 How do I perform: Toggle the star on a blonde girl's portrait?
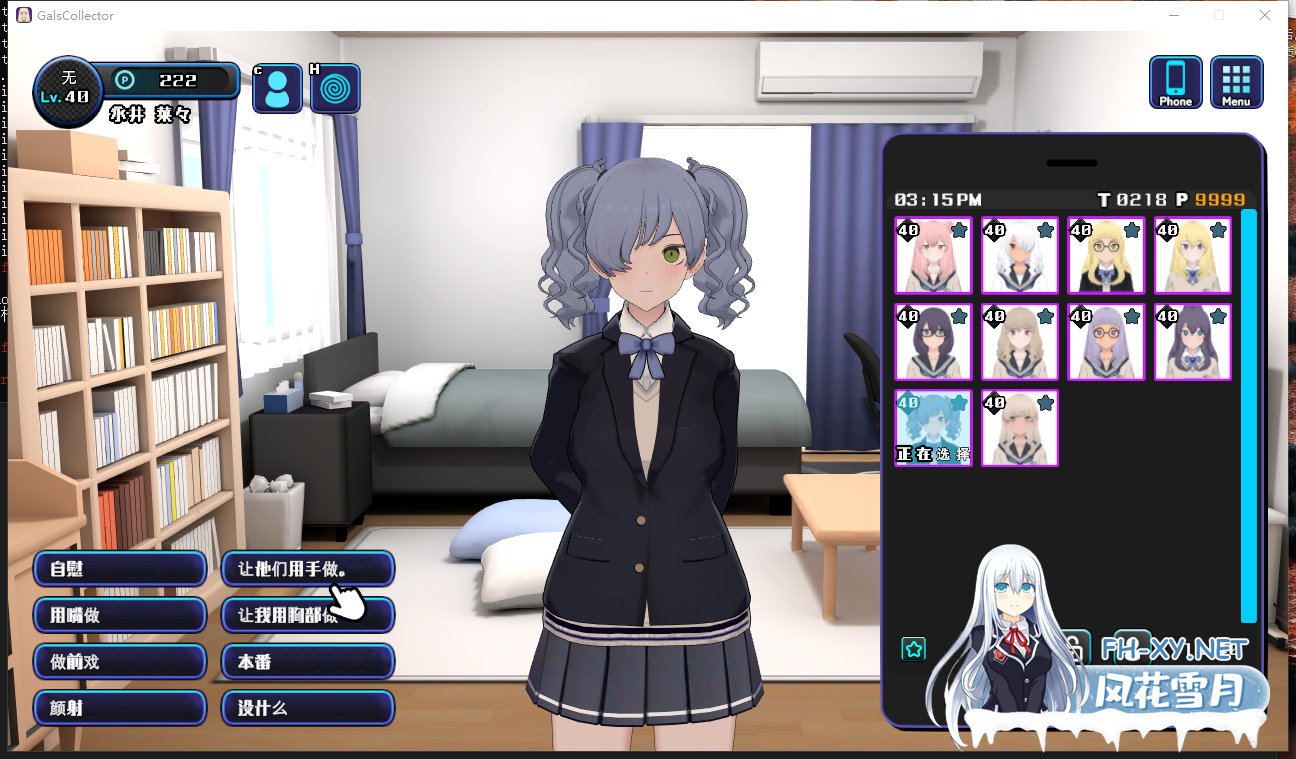(1217, 229)
